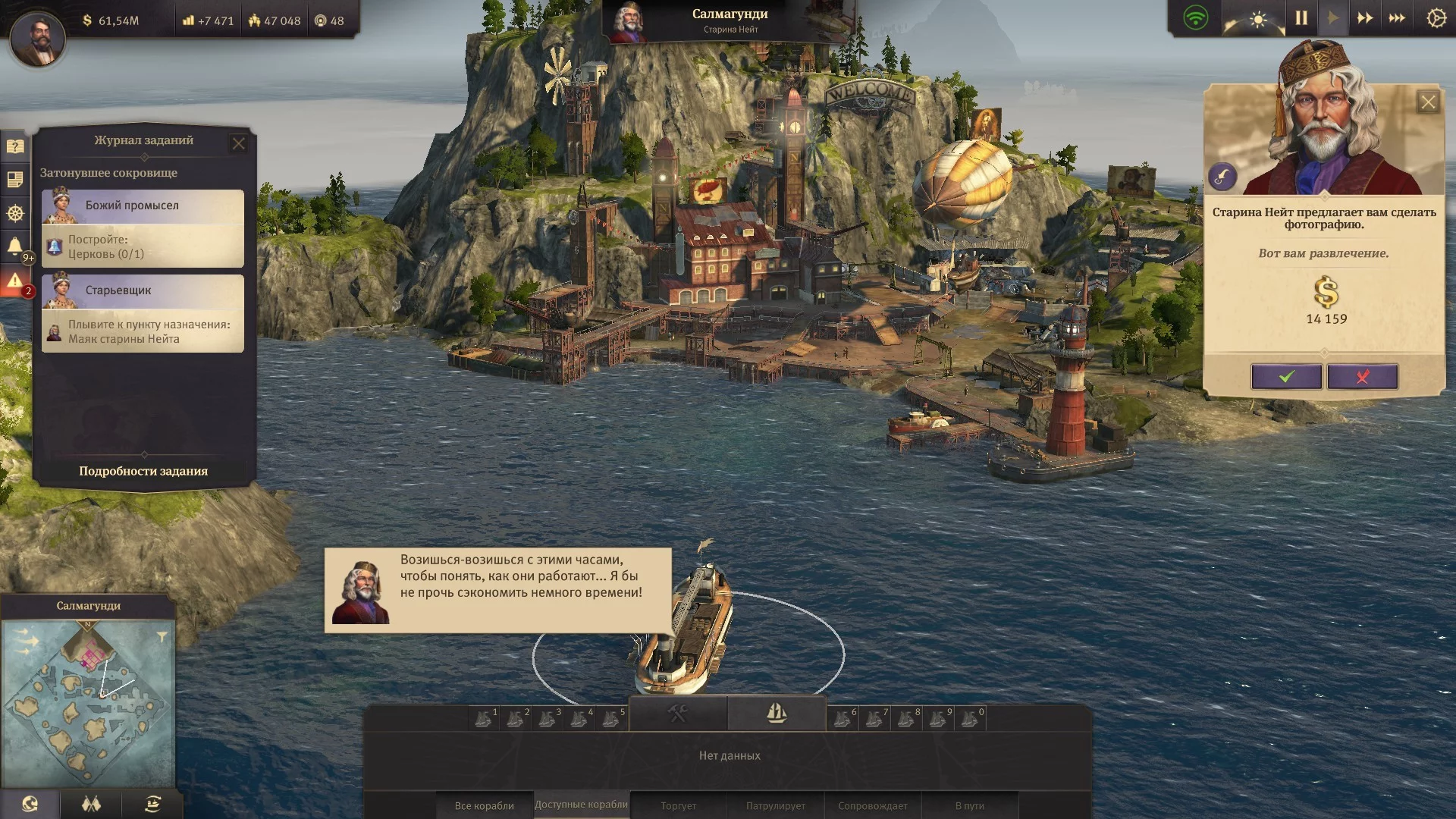Viewport: 1456px width, 819px height.
Task: Accept Old Nate's photo quest with green checkmark
Action: coord(1286,377)
